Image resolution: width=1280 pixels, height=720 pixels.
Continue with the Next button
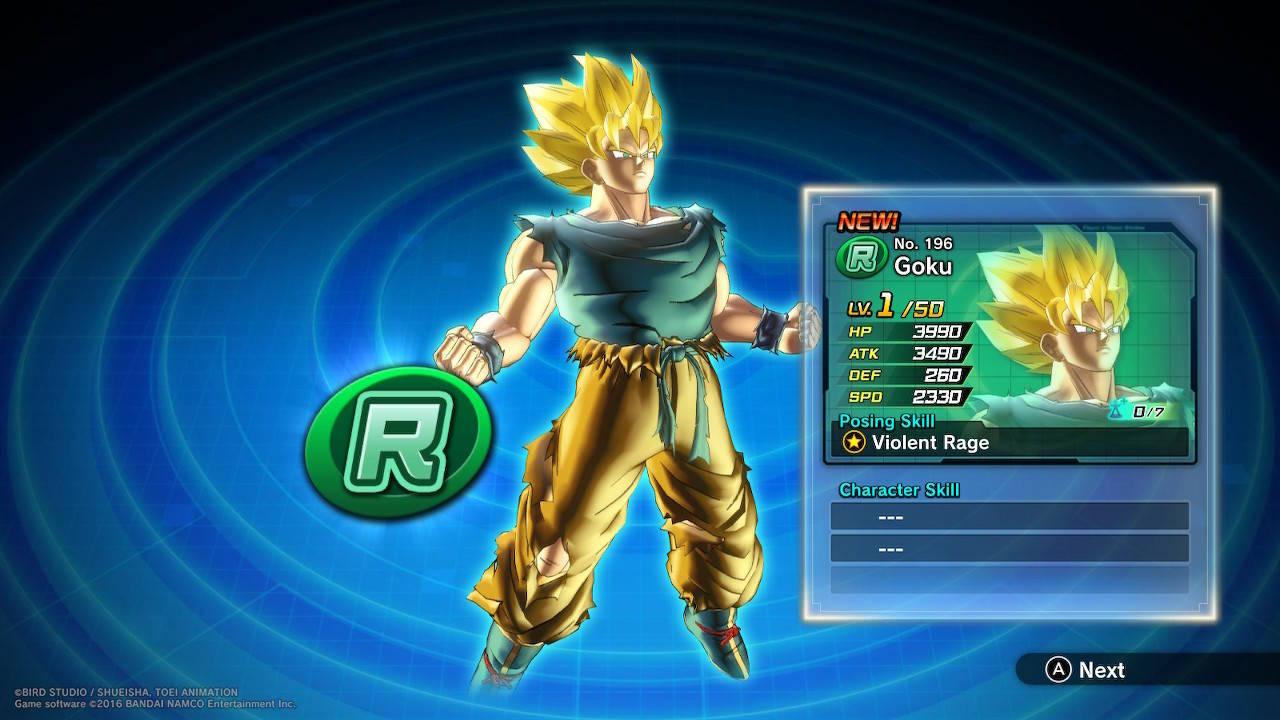coord(1086,670)
